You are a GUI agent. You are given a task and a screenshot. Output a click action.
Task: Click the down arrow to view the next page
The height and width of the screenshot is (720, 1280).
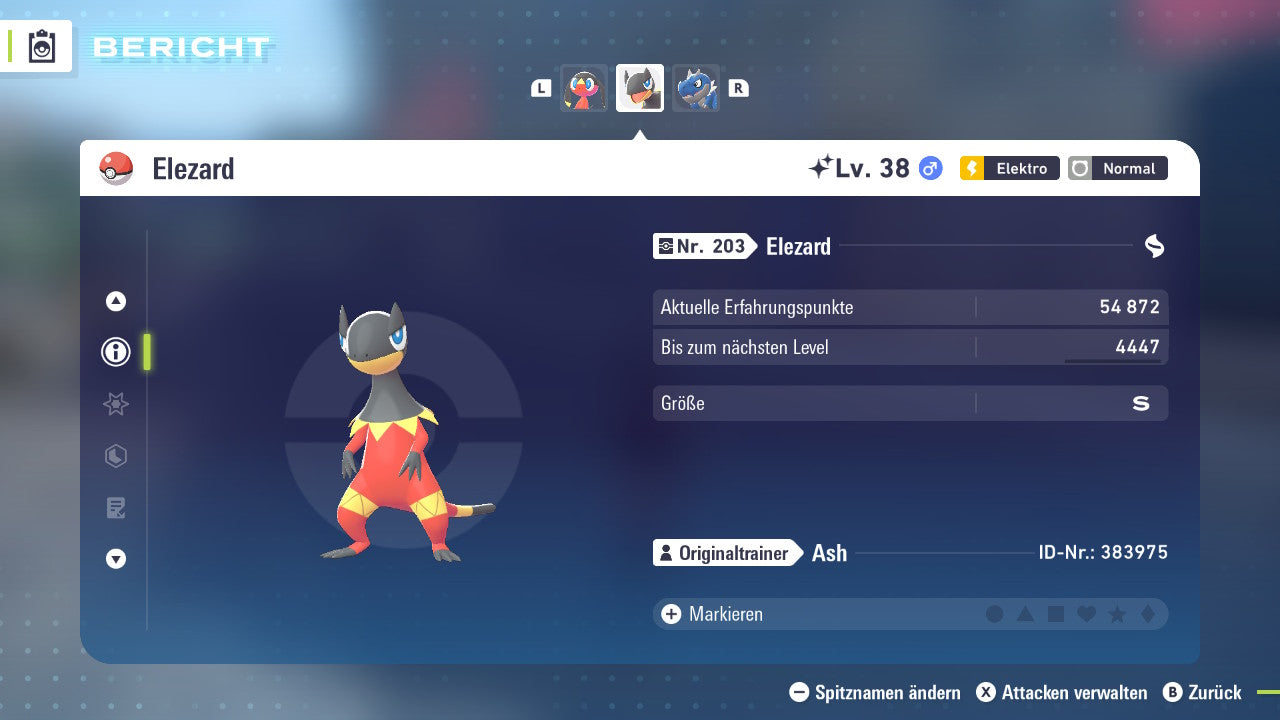pyautogui.click(x=115, y=559)
